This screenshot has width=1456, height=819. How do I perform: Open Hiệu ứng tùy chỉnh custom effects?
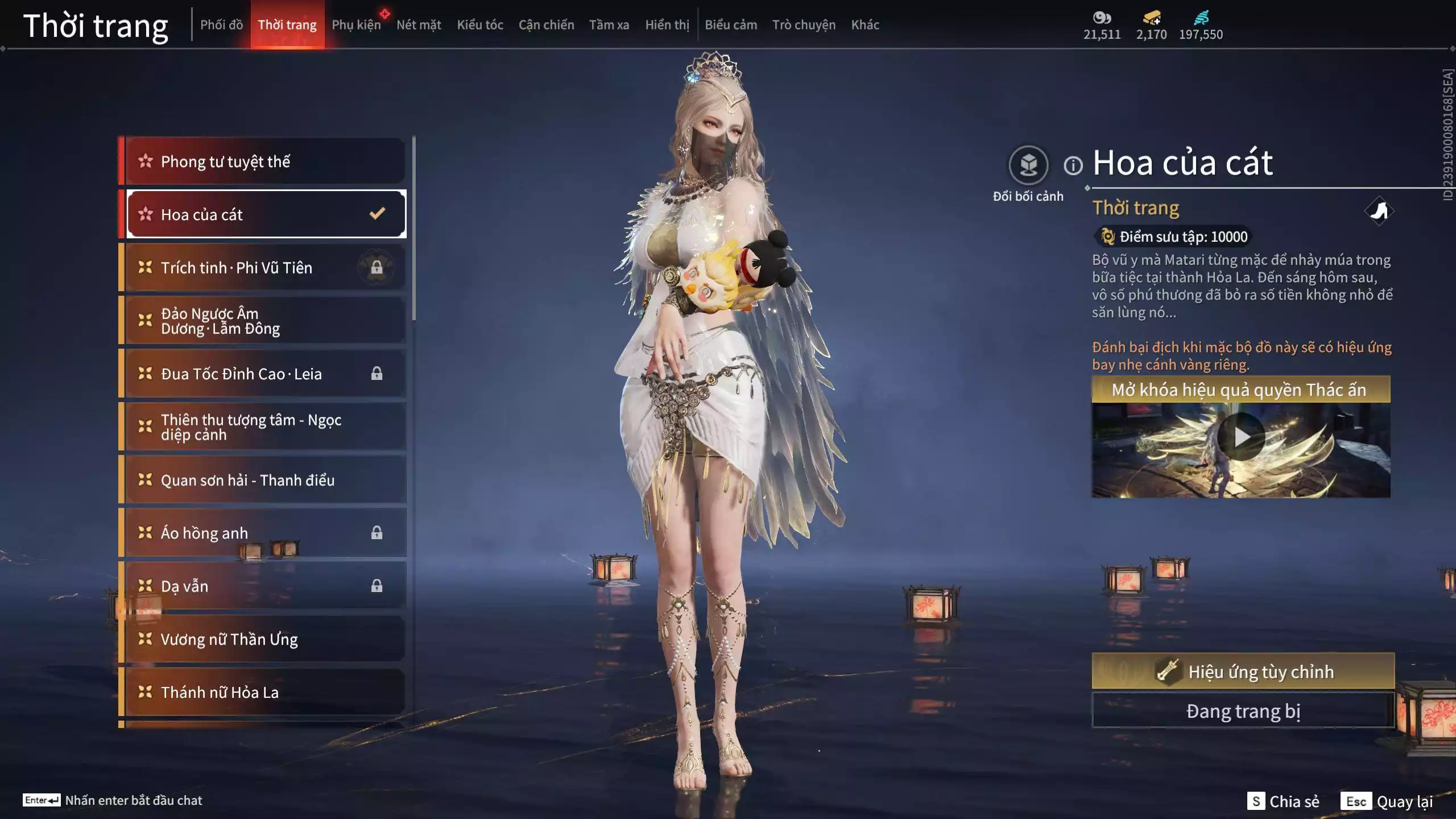tap(1243, 671)
